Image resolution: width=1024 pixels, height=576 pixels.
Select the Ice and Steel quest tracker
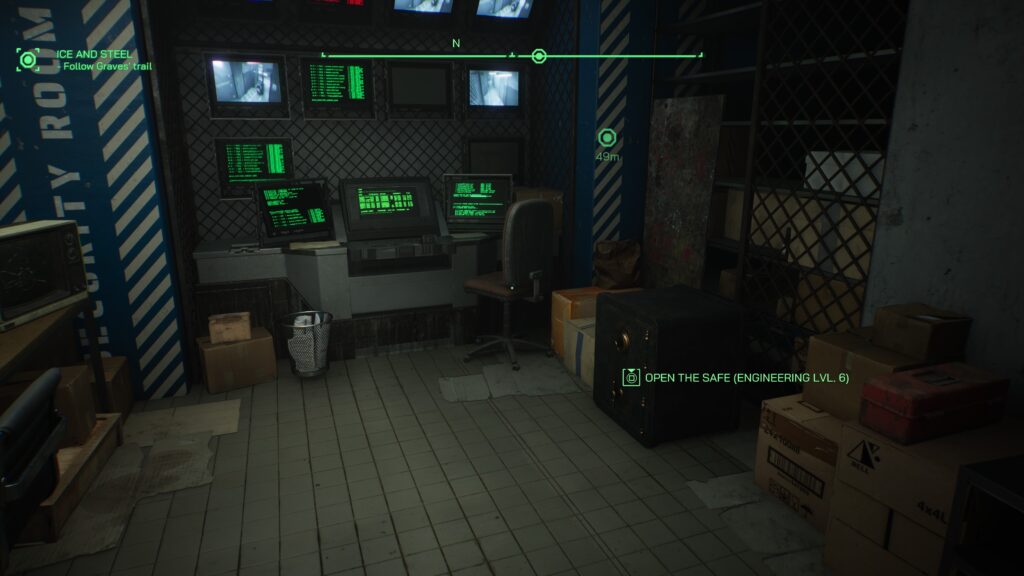(x=95, y=54)
